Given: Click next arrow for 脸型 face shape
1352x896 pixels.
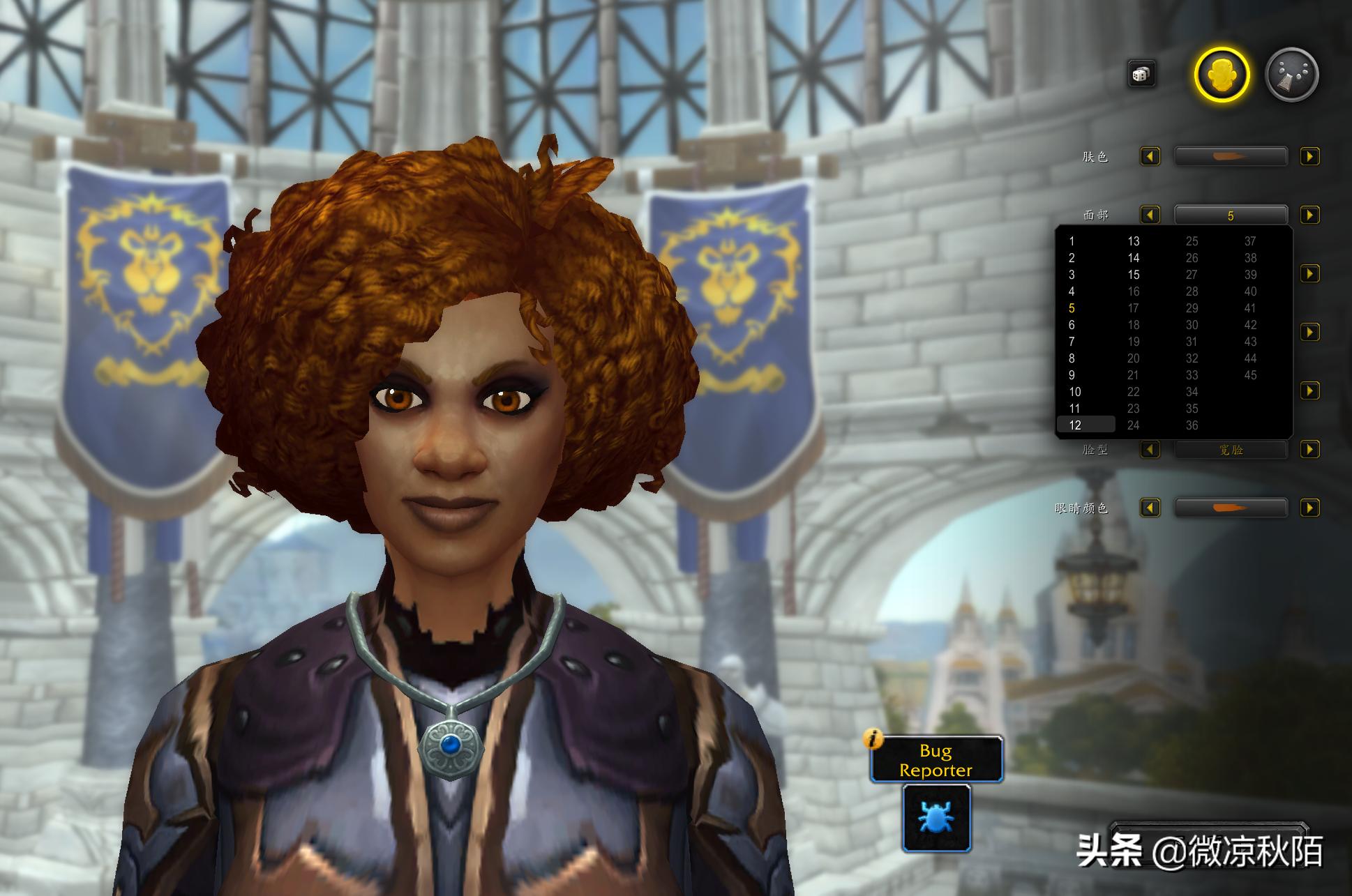Looking at the screenshot, I should (1310, 449).
